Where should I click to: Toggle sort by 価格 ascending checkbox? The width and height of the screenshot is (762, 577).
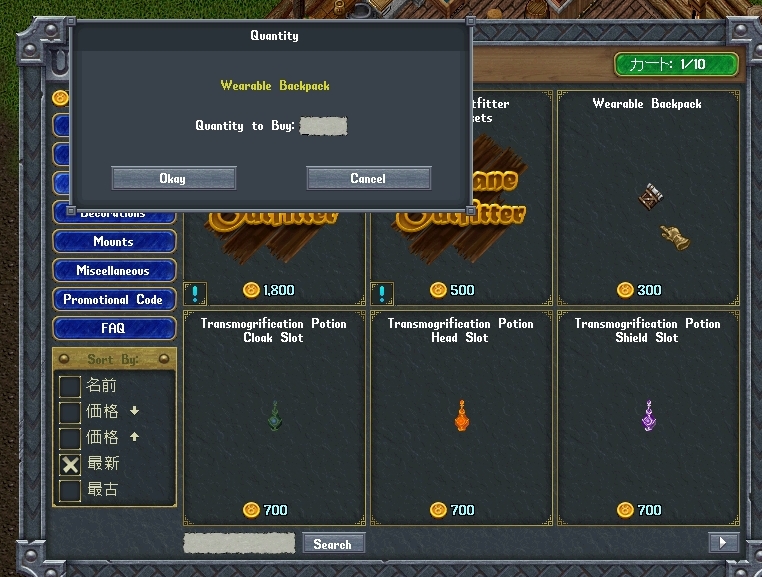coord(70,438)
